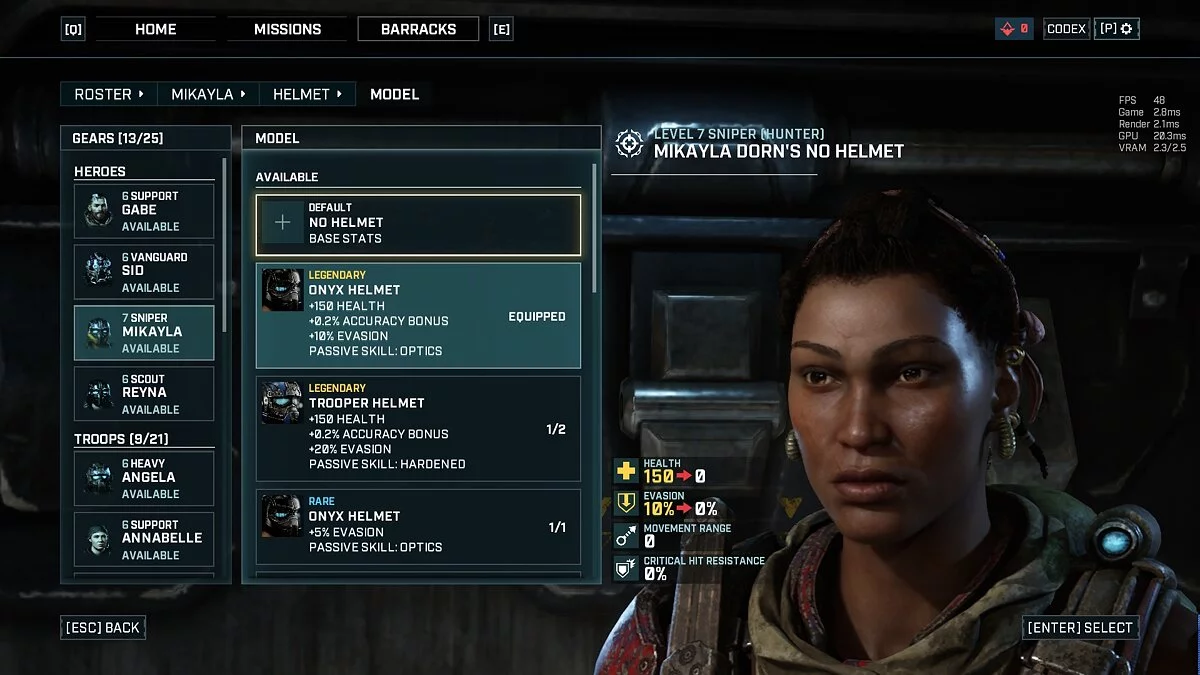Open the Codex

tap(1066, 29)
